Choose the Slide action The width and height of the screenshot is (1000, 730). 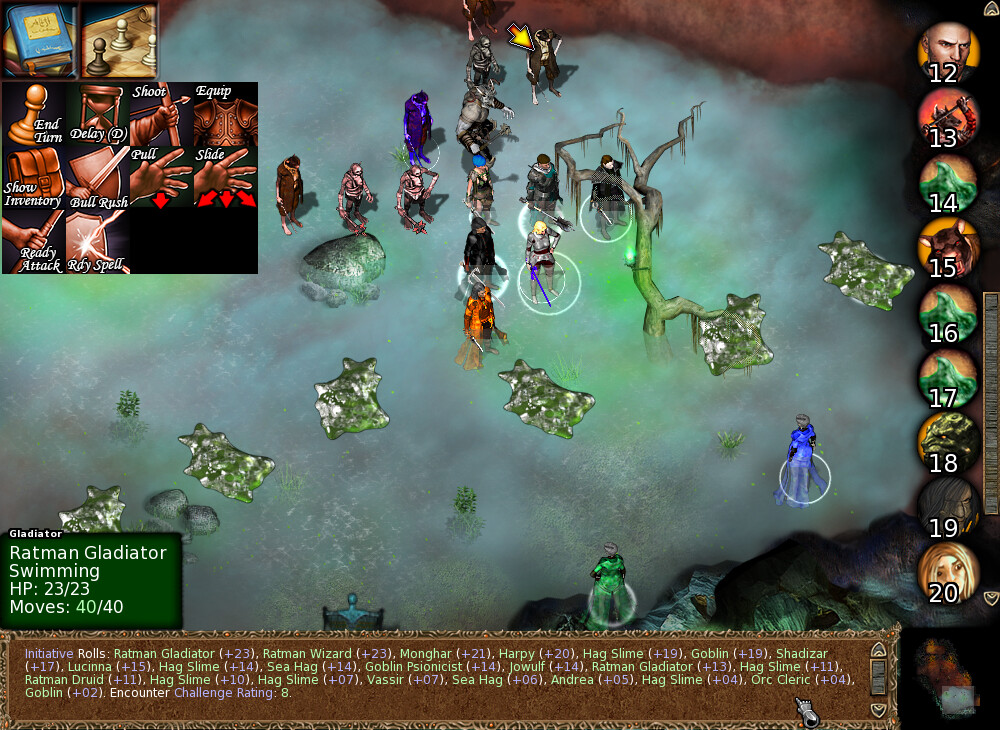coord(224,178)
